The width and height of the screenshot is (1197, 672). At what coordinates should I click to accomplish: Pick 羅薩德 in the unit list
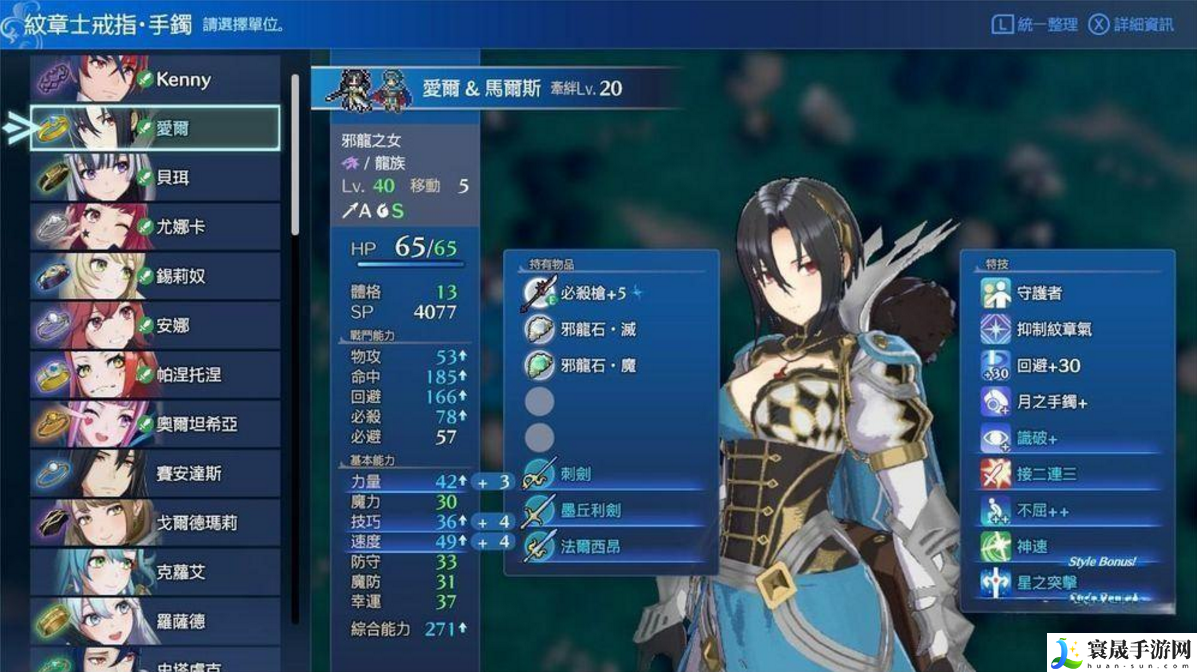click(x=155, y=621)
